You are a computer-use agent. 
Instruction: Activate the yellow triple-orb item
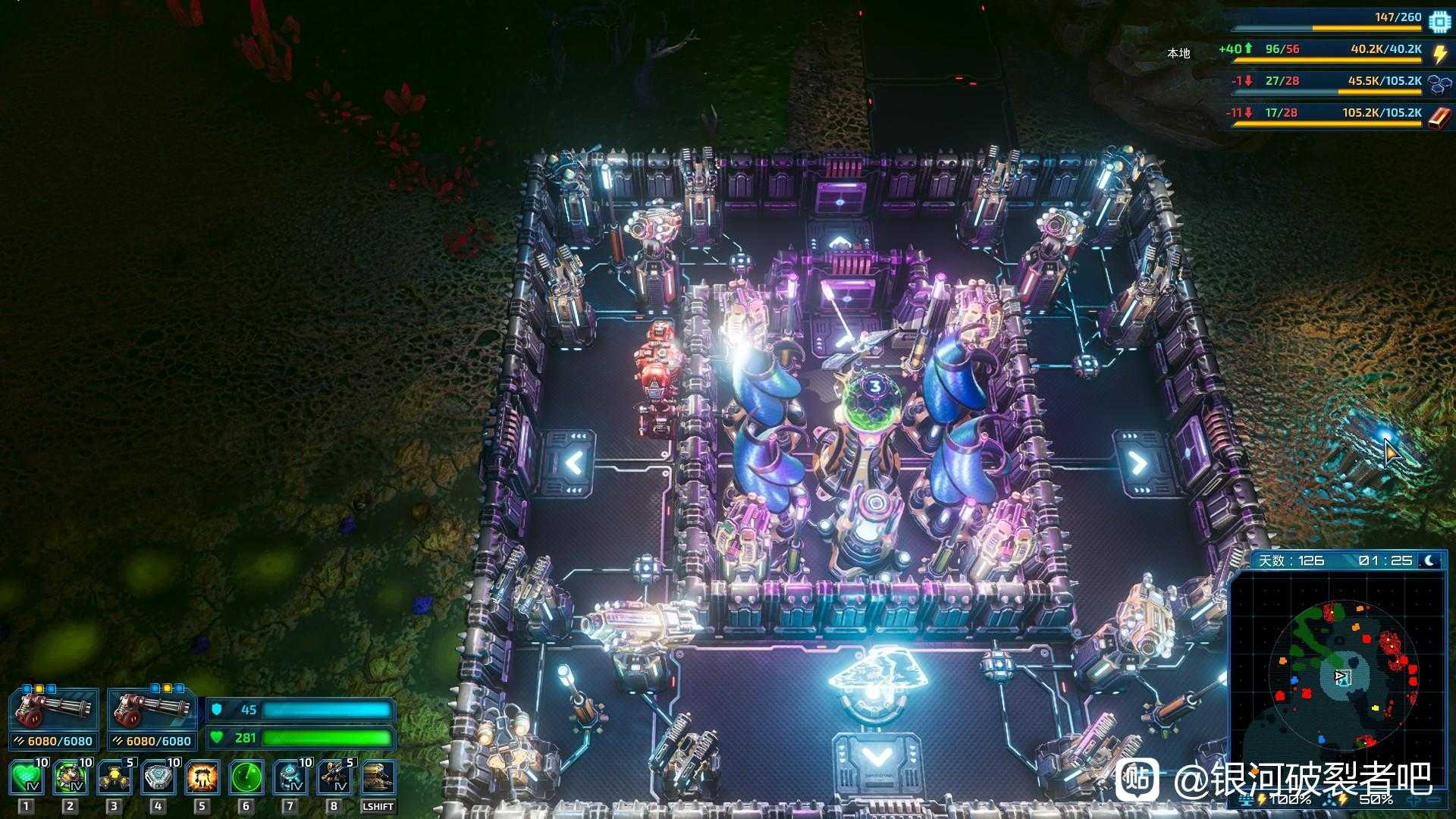(115, 778)
